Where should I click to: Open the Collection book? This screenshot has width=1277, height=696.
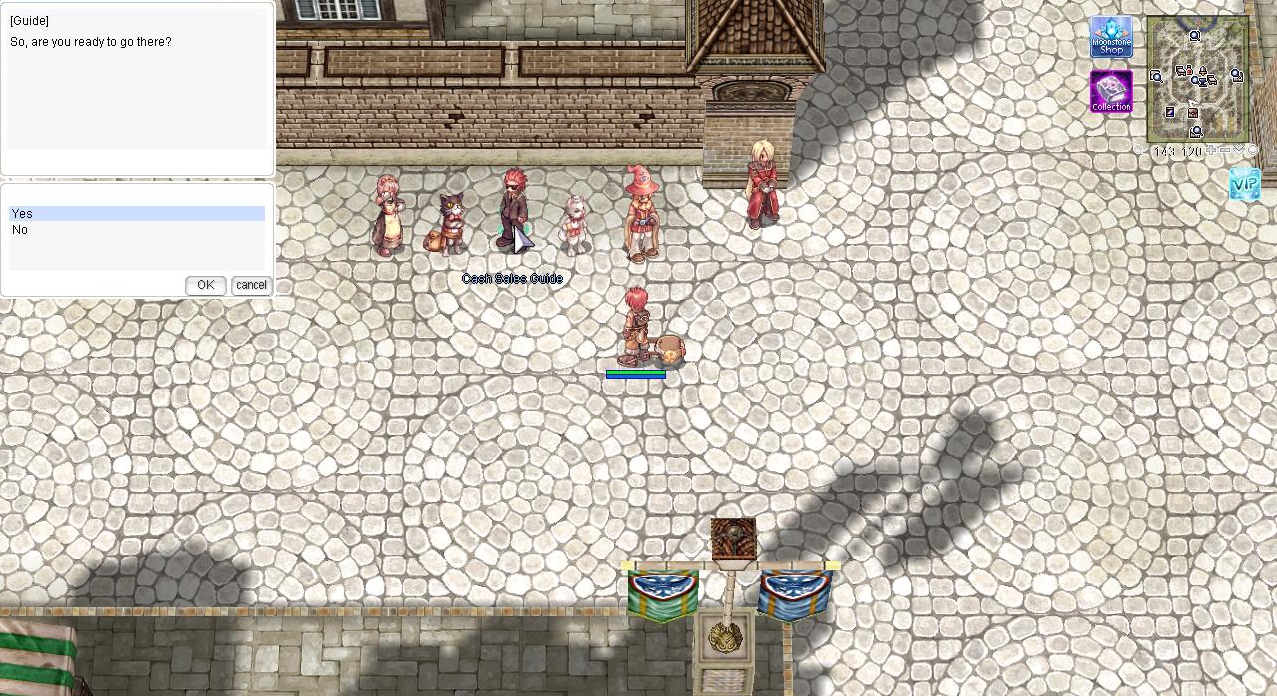pyautogui.click(x=1111, y=91)
